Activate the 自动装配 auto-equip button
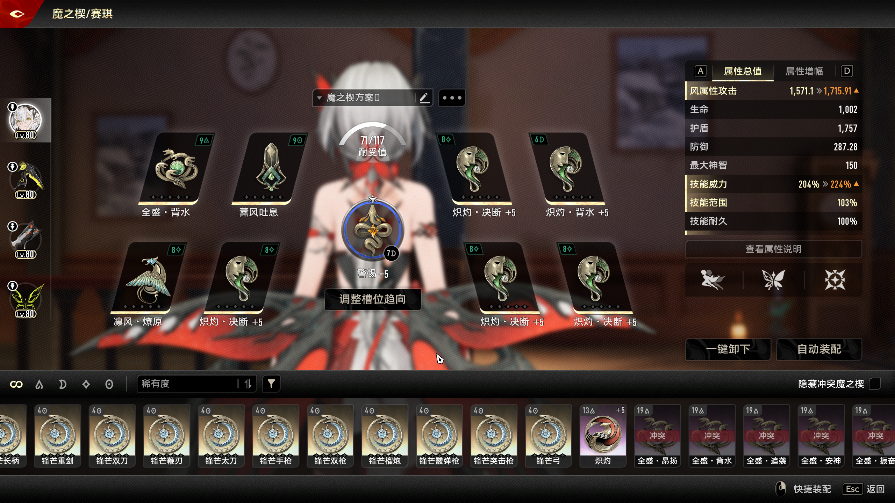This screenshot has width=895, height=503. pos(817,349)
